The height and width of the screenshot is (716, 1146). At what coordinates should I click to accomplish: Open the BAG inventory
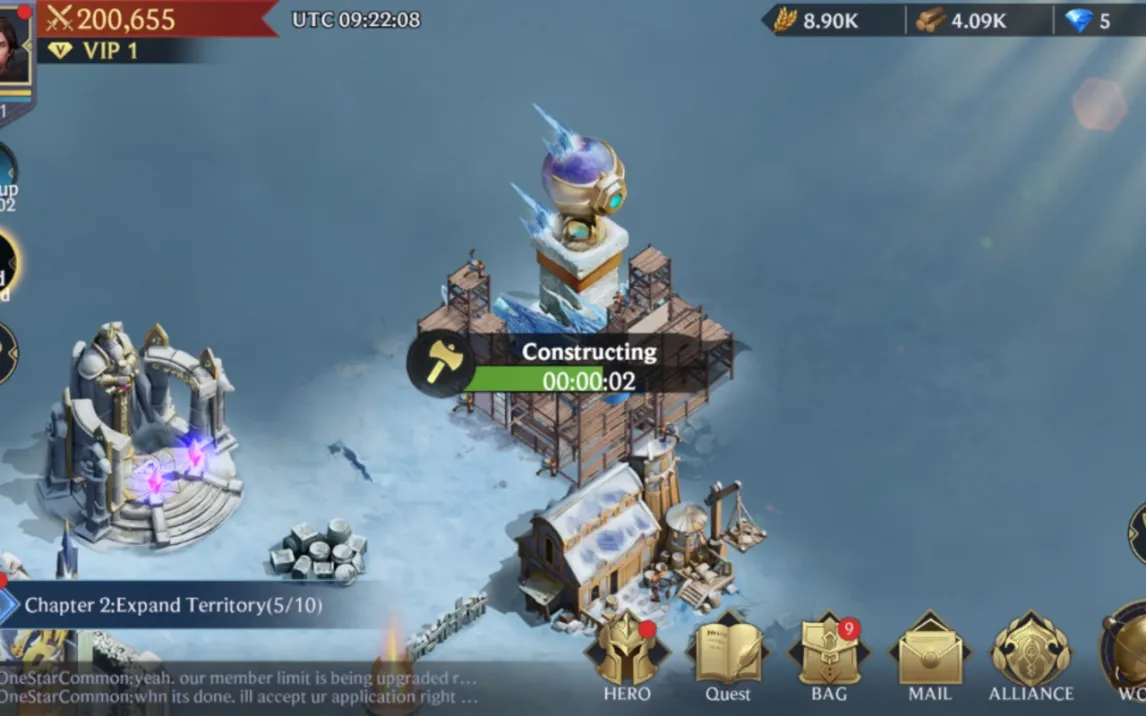pos(828,655)
